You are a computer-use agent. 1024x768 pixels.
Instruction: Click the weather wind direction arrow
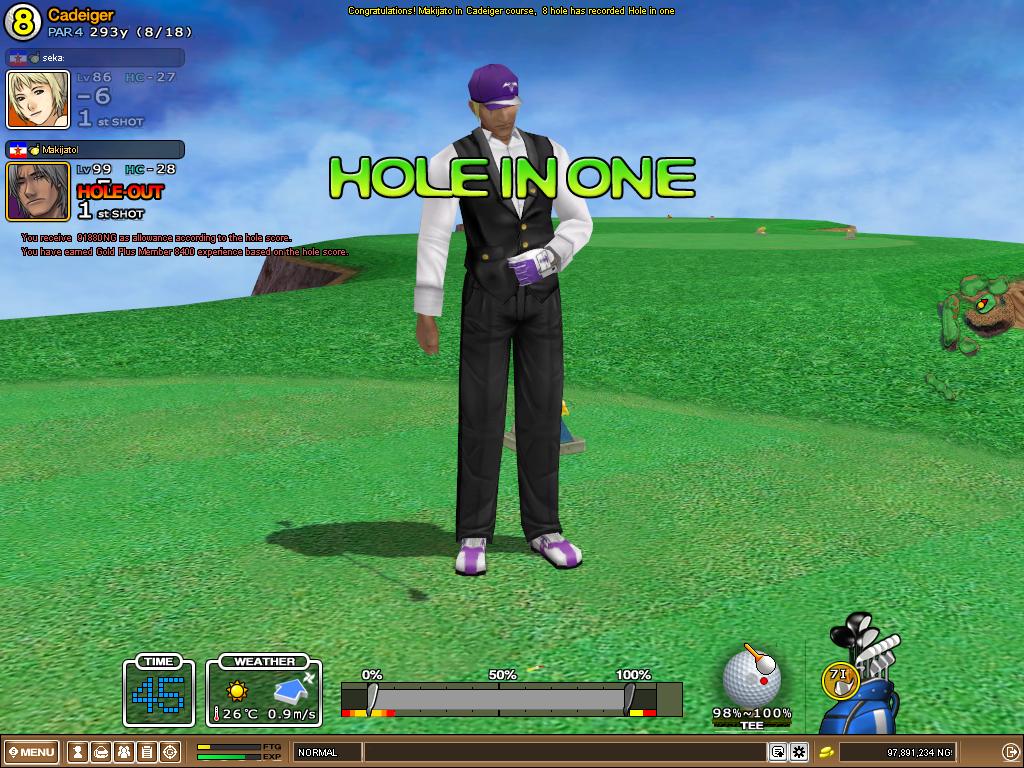293,688
